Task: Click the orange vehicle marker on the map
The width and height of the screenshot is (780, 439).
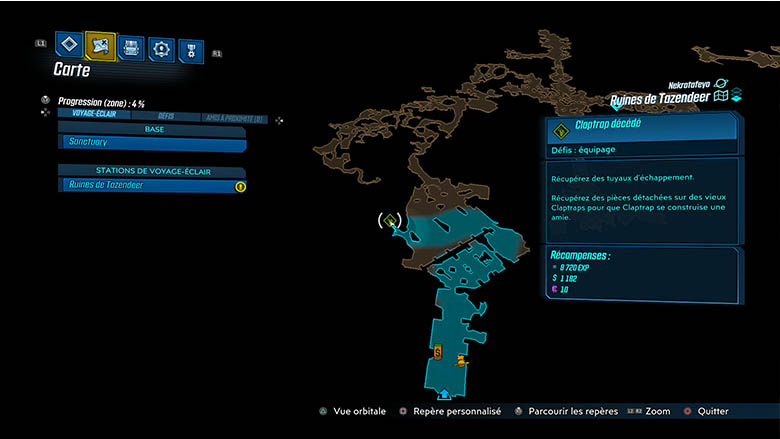Action: pyautogui.click(x=460, y=361)
